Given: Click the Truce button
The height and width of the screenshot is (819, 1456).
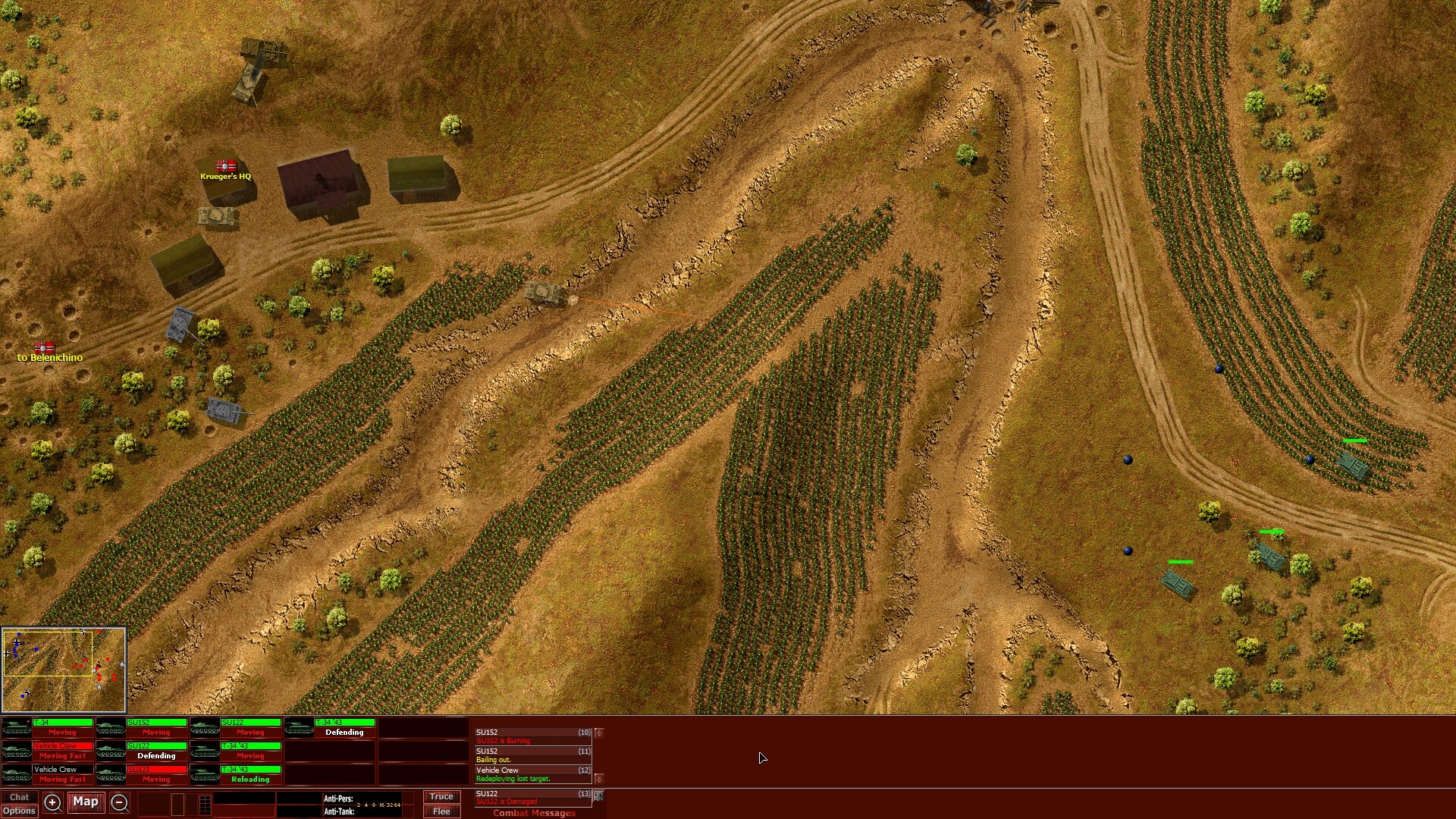Looking at the screenshot, I should [x=442, y=796].
